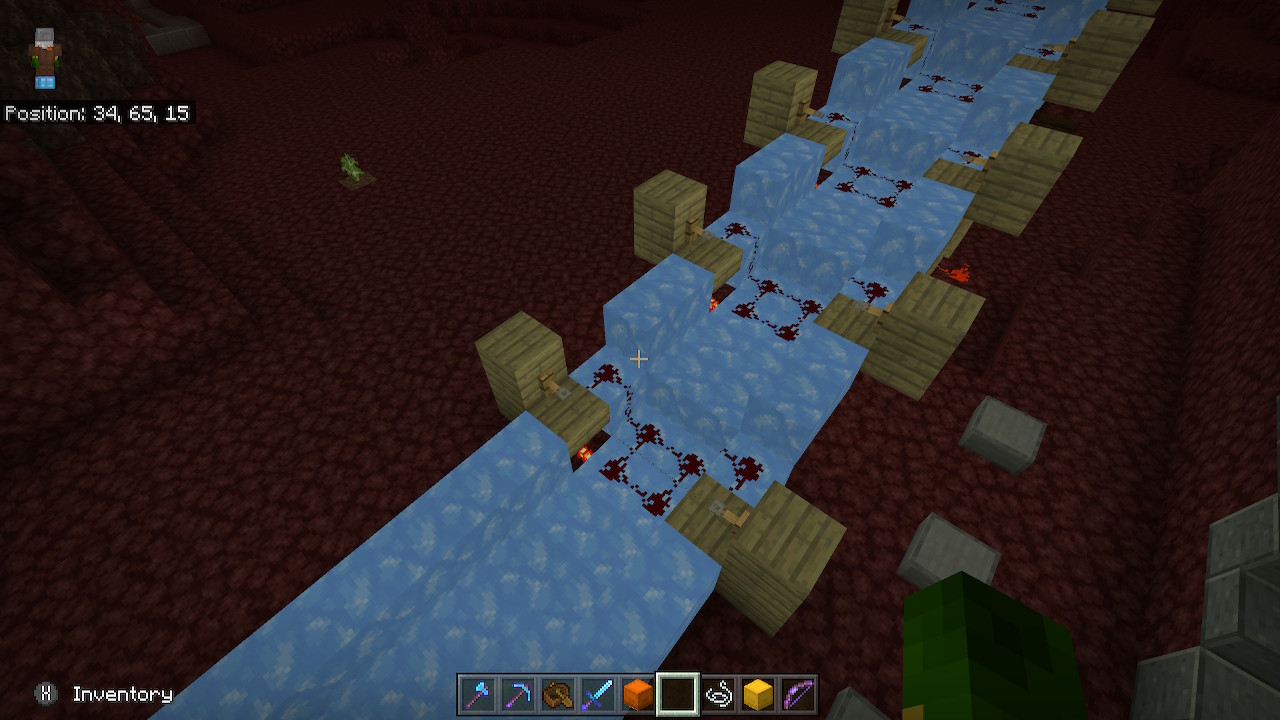Select the diamond pickaxe hotbar slot
Viewport: 1280px width, 720px height.
click(x=517, y=694)
